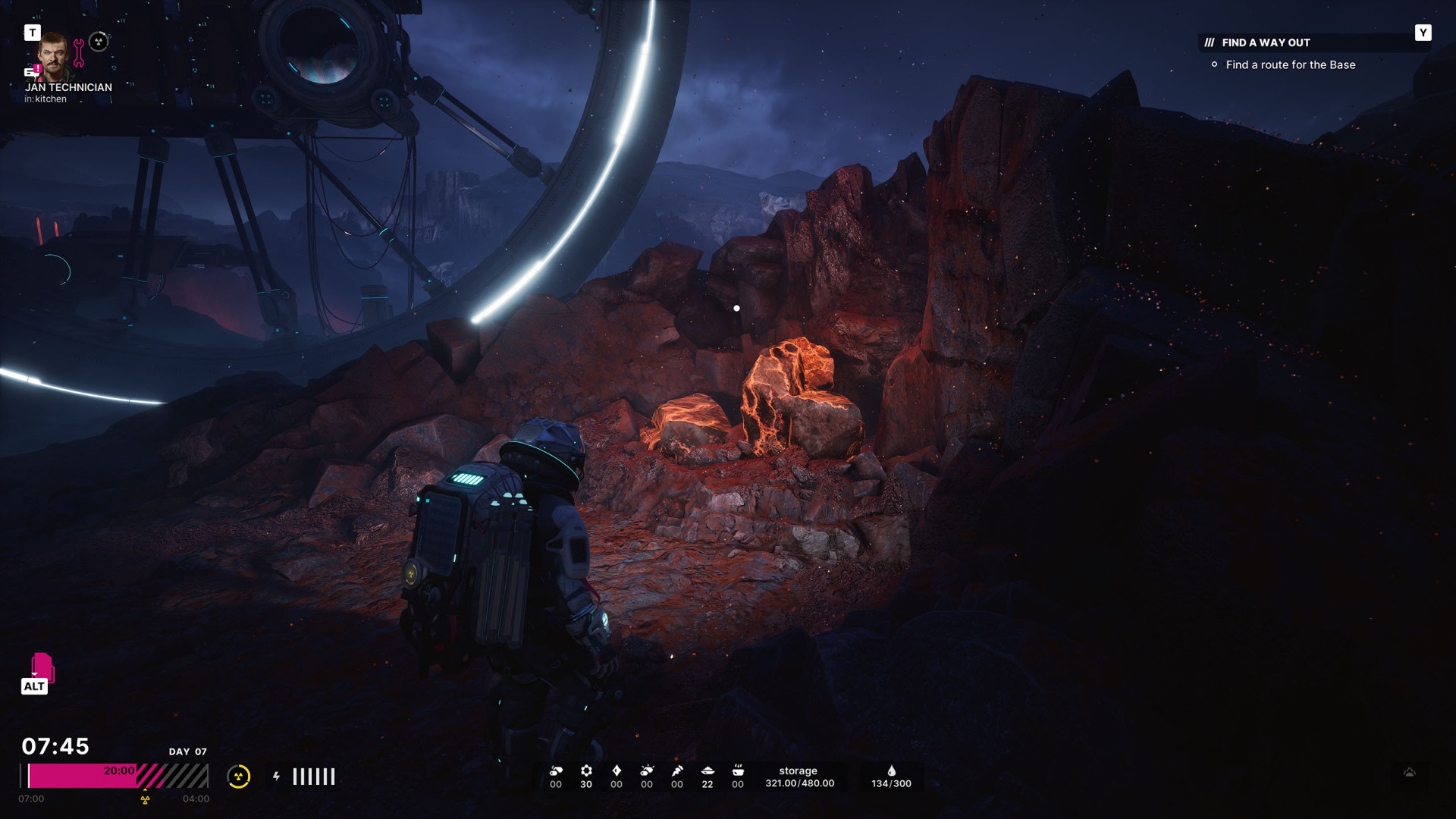Click the suit battery lightning bolt icon
This screenshot has width=1456, height=819.
click(x=277, y=777)
